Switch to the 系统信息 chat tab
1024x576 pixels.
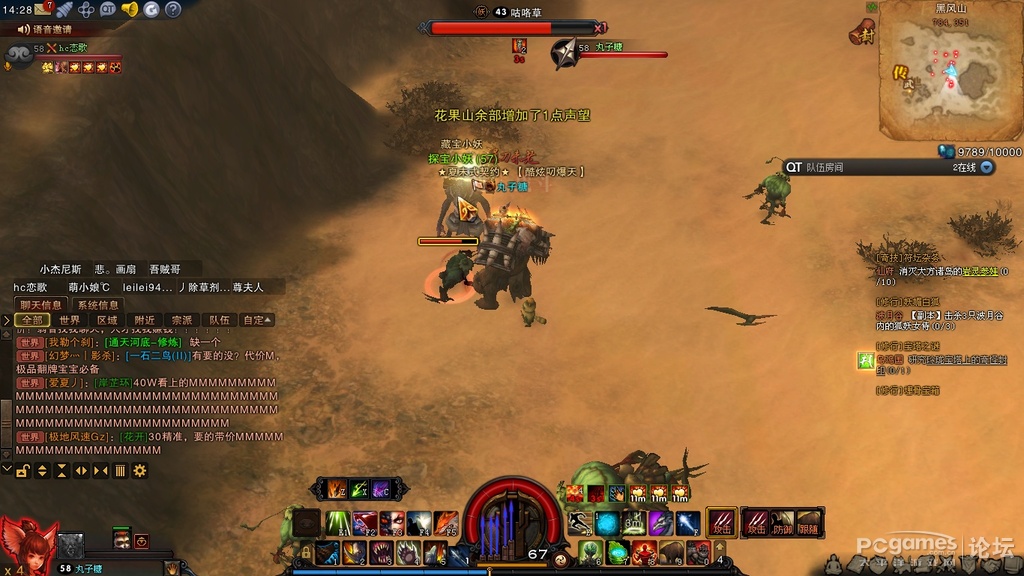point(98,304)
